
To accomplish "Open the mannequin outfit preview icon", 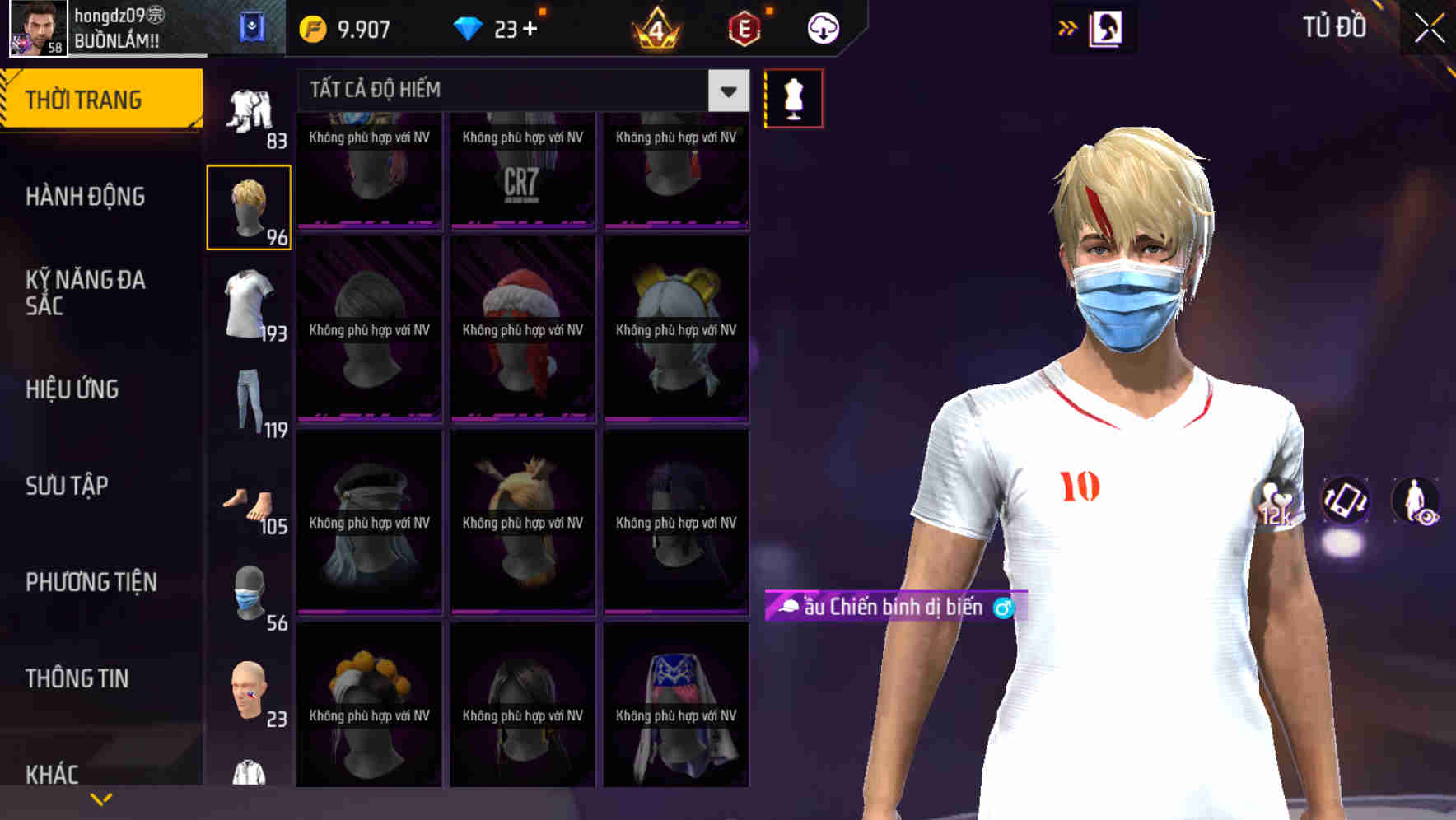I will coord(793,97).
